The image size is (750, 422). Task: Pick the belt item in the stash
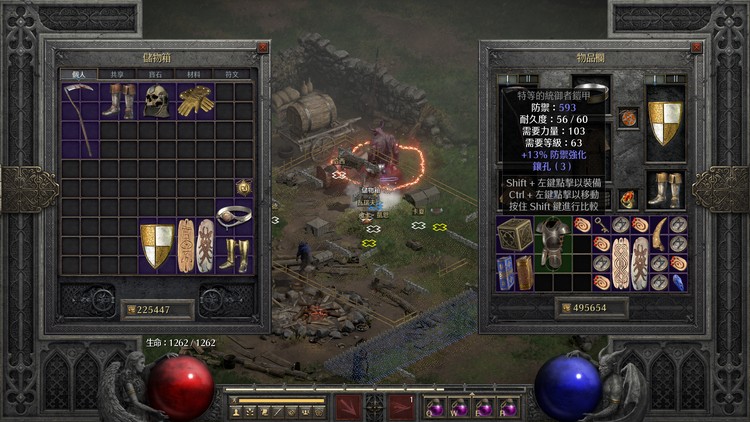point(233,214)
